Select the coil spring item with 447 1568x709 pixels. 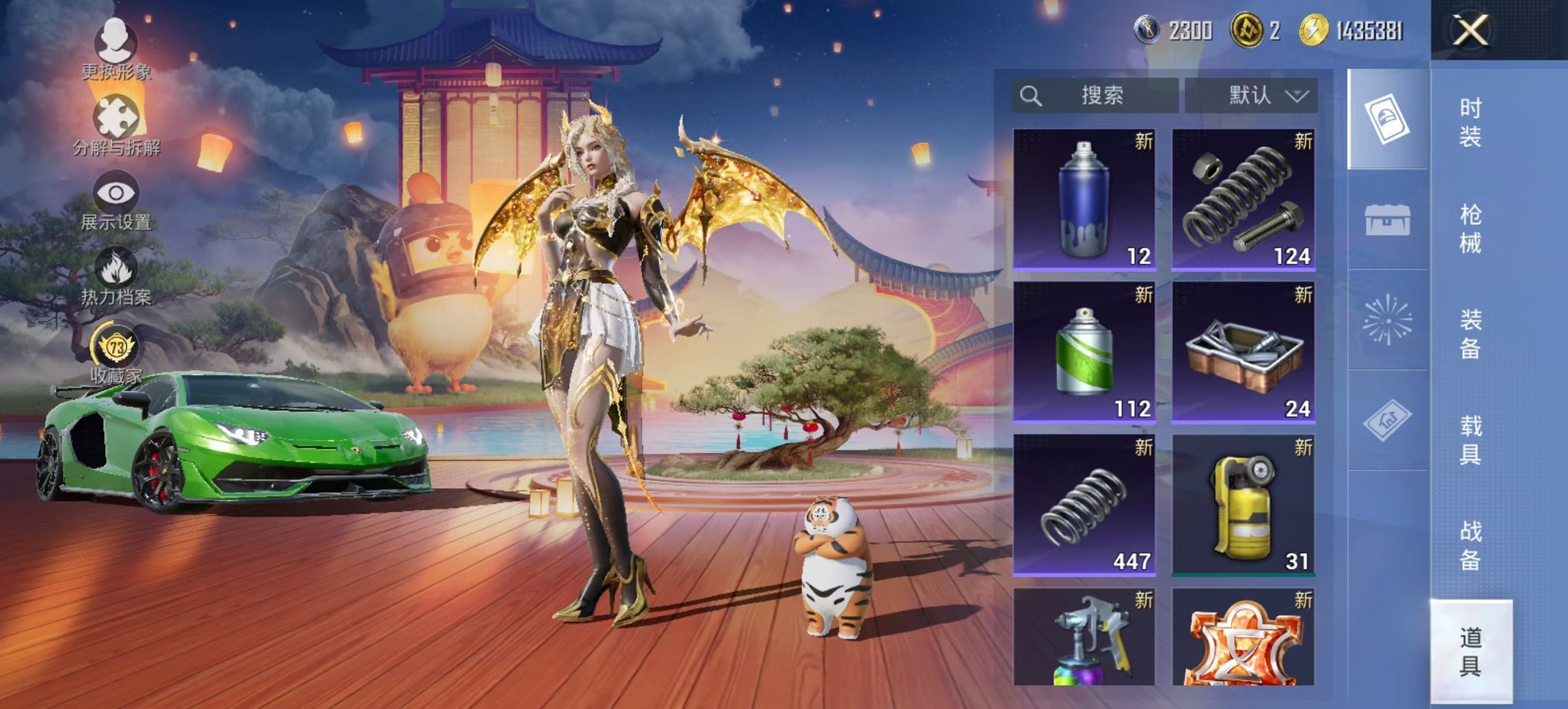(1084, 505)
